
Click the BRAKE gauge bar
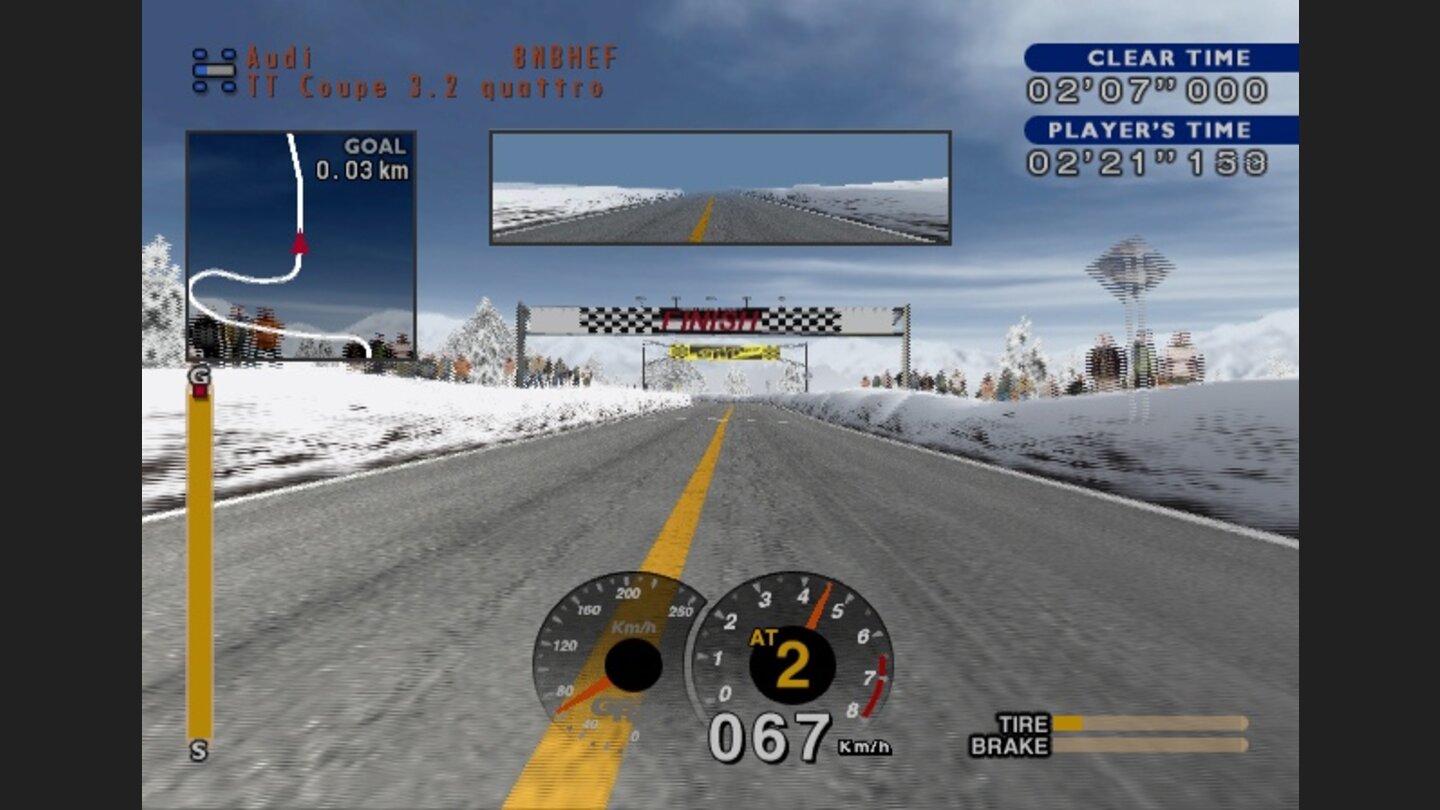1150,745
